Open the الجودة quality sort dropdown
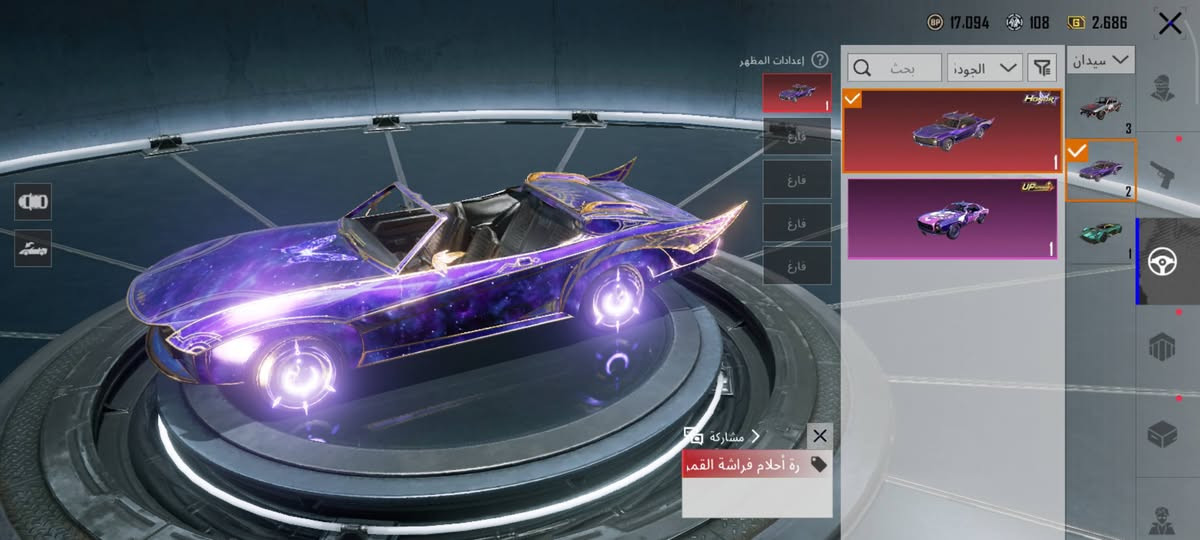1200x540 pixels. click(x=985, y=67)
